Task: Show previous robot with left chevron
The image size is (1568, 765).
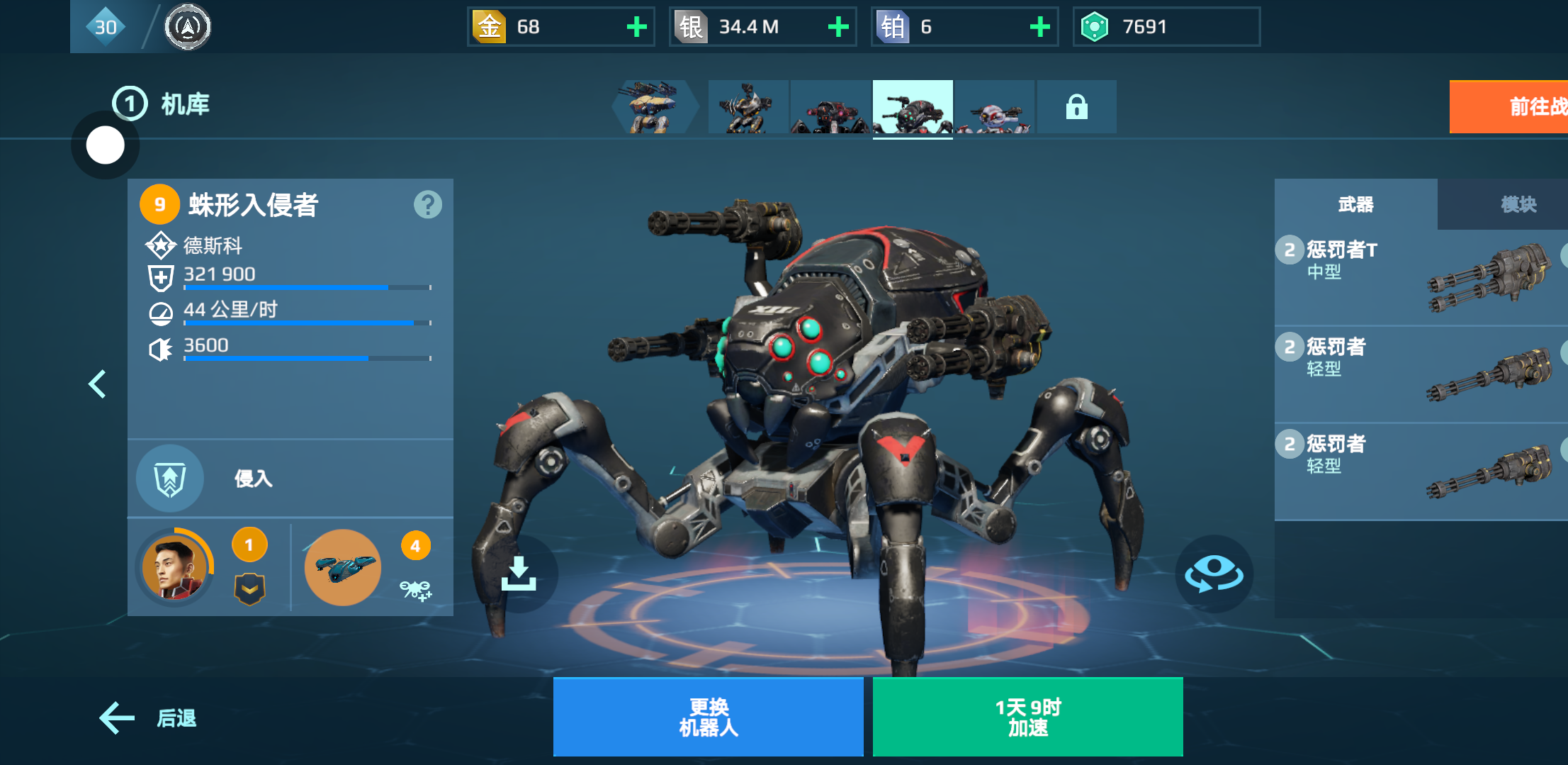Action: pos(97,384)
